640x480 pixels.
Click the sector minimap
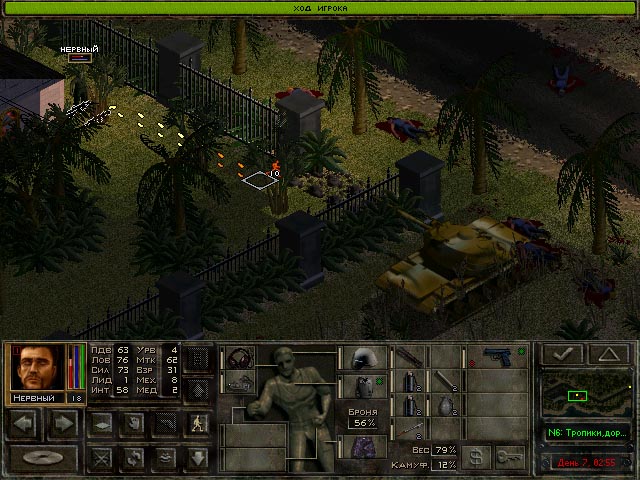(586, 395)
